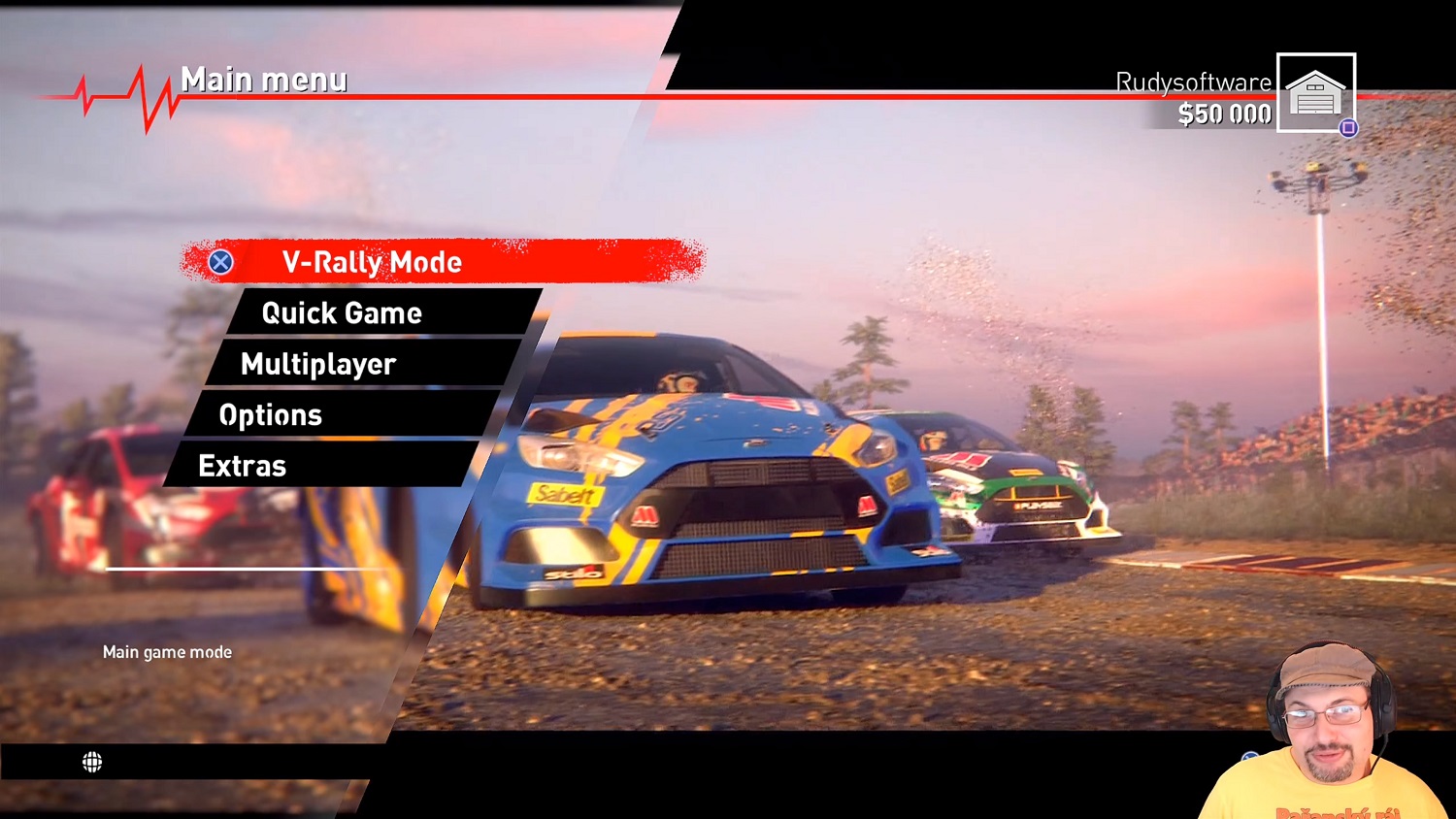Open the garage icon beside Rudysoftware

1315,93
